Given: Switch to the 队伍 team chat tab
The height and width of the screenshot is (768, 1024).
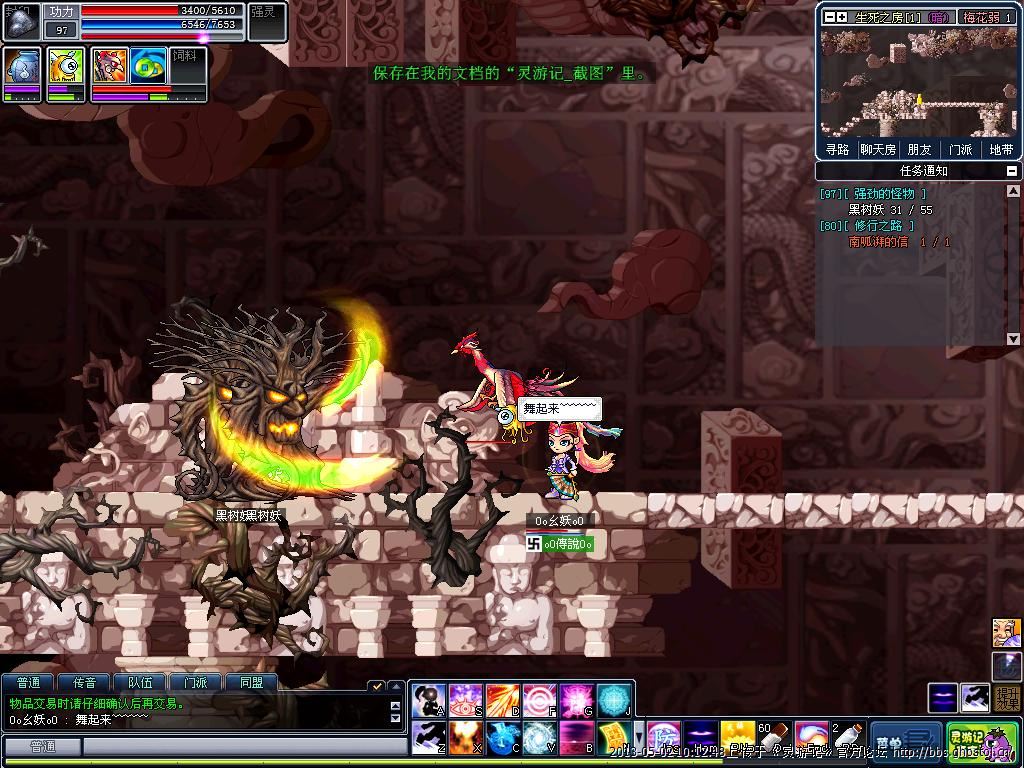Looking at the screenshot, I should click(x=140, y=683).
